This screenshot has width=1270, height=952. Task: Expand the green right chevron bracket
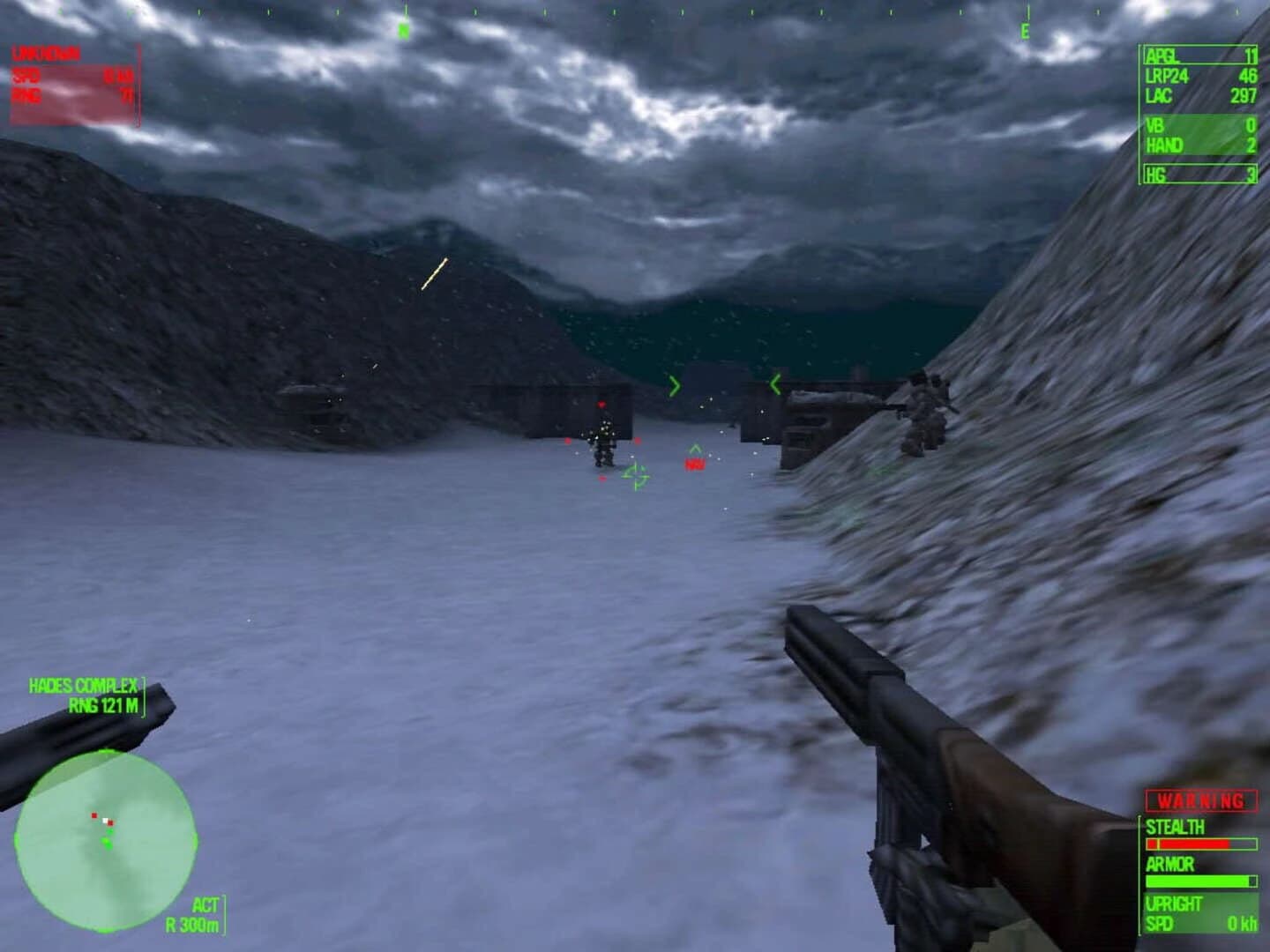775,383
